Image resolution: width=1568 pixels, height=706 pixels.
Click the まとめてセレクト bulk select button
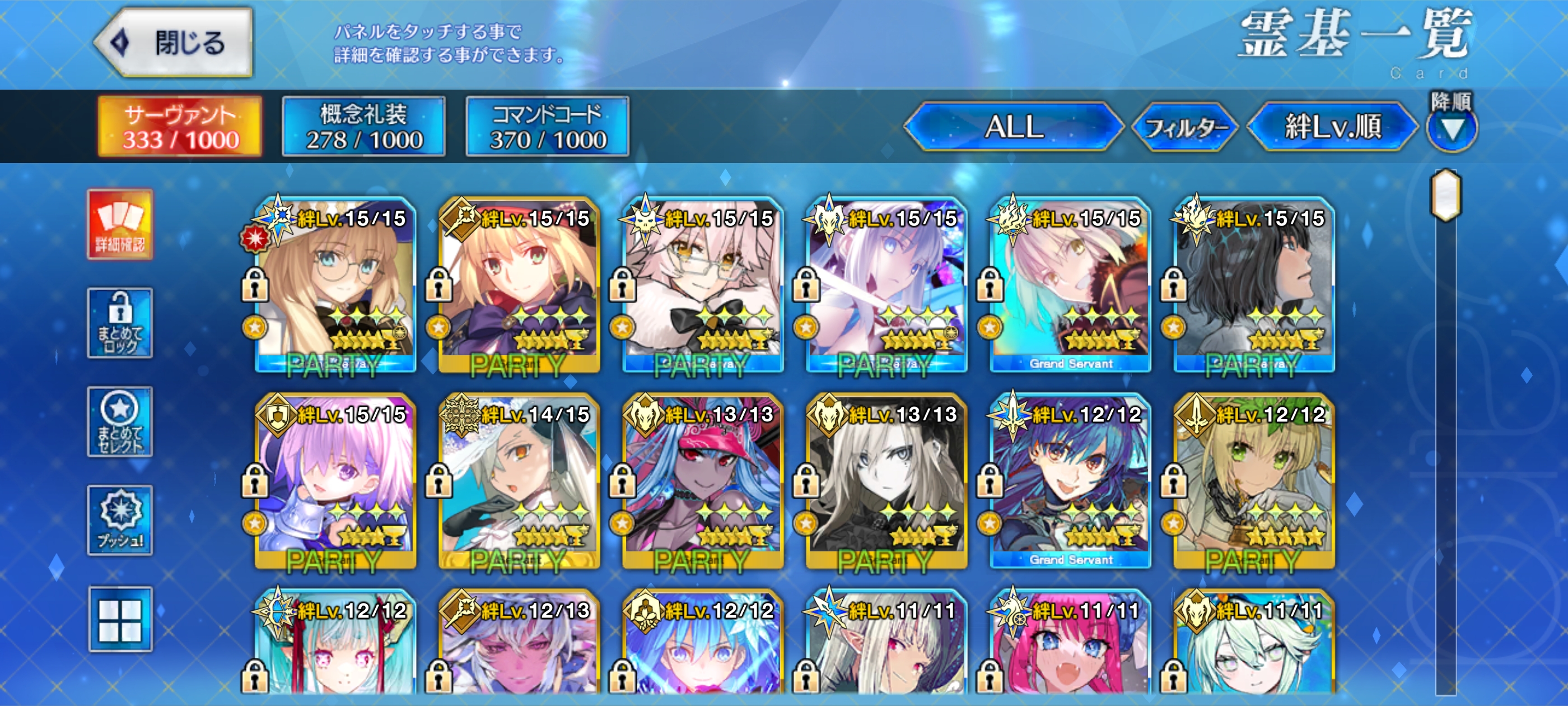(120, 421)
